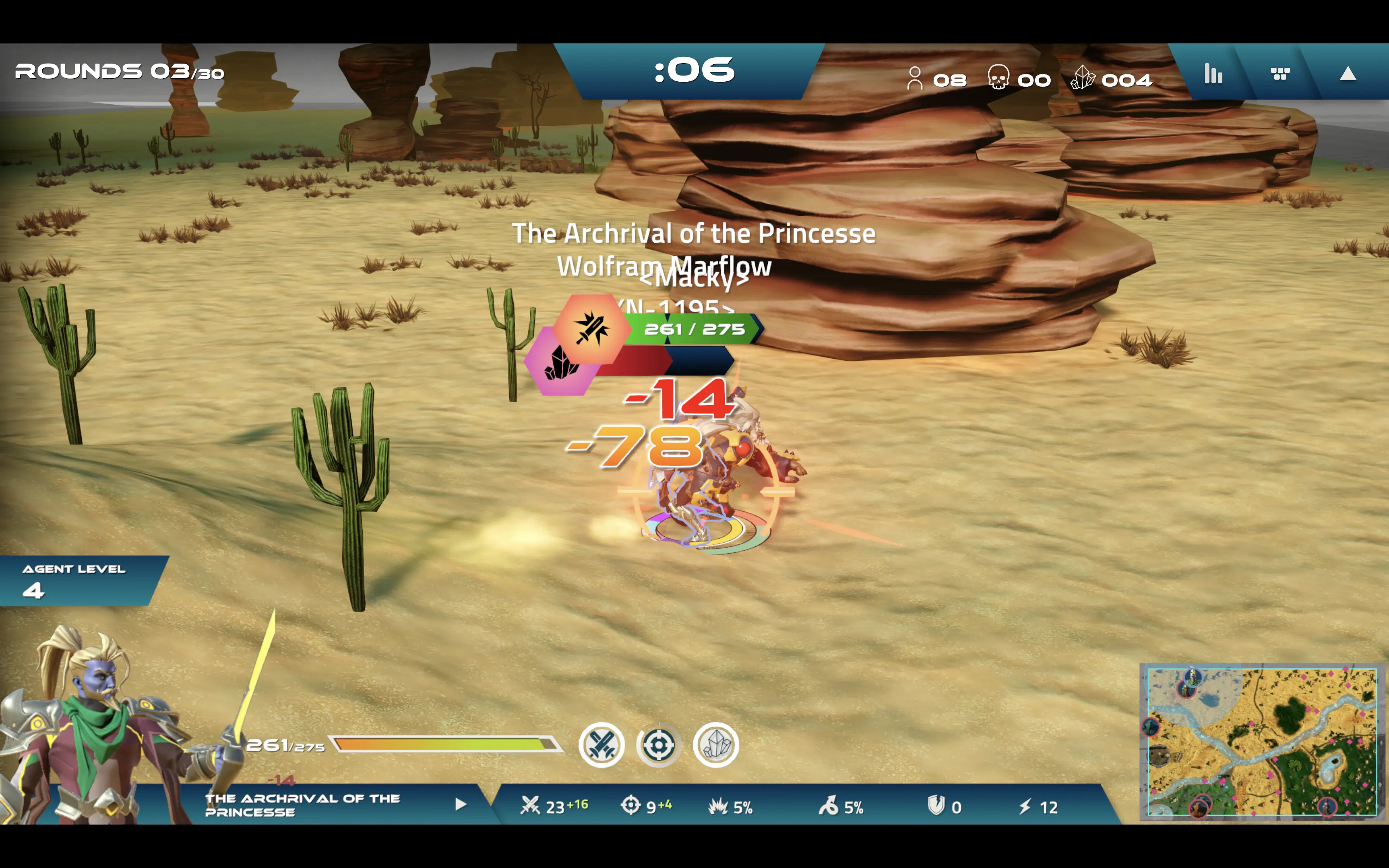Expand The Archrival of the Princesse arrow

point(460,804)
